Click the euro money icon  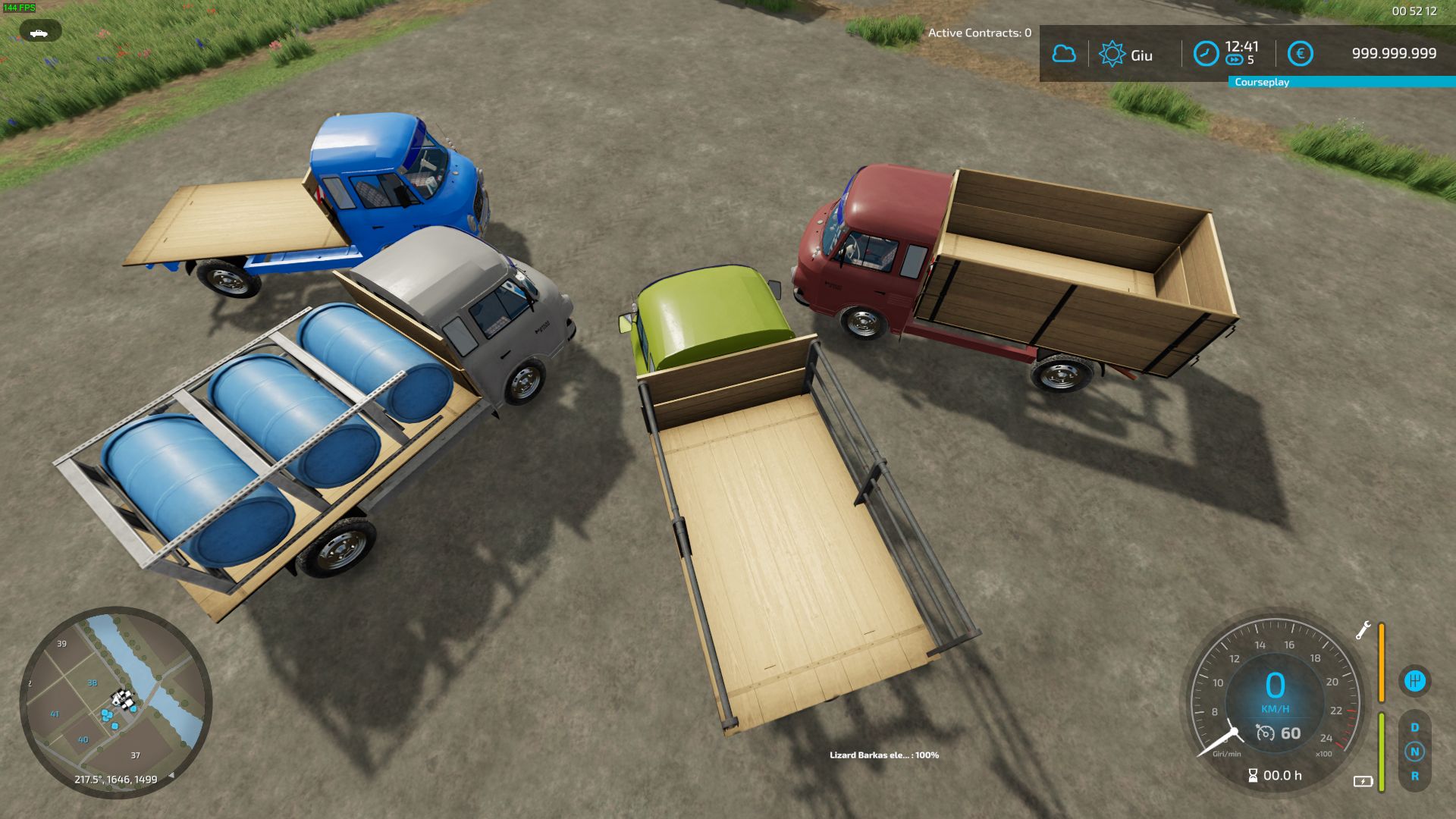point(1300,54)
